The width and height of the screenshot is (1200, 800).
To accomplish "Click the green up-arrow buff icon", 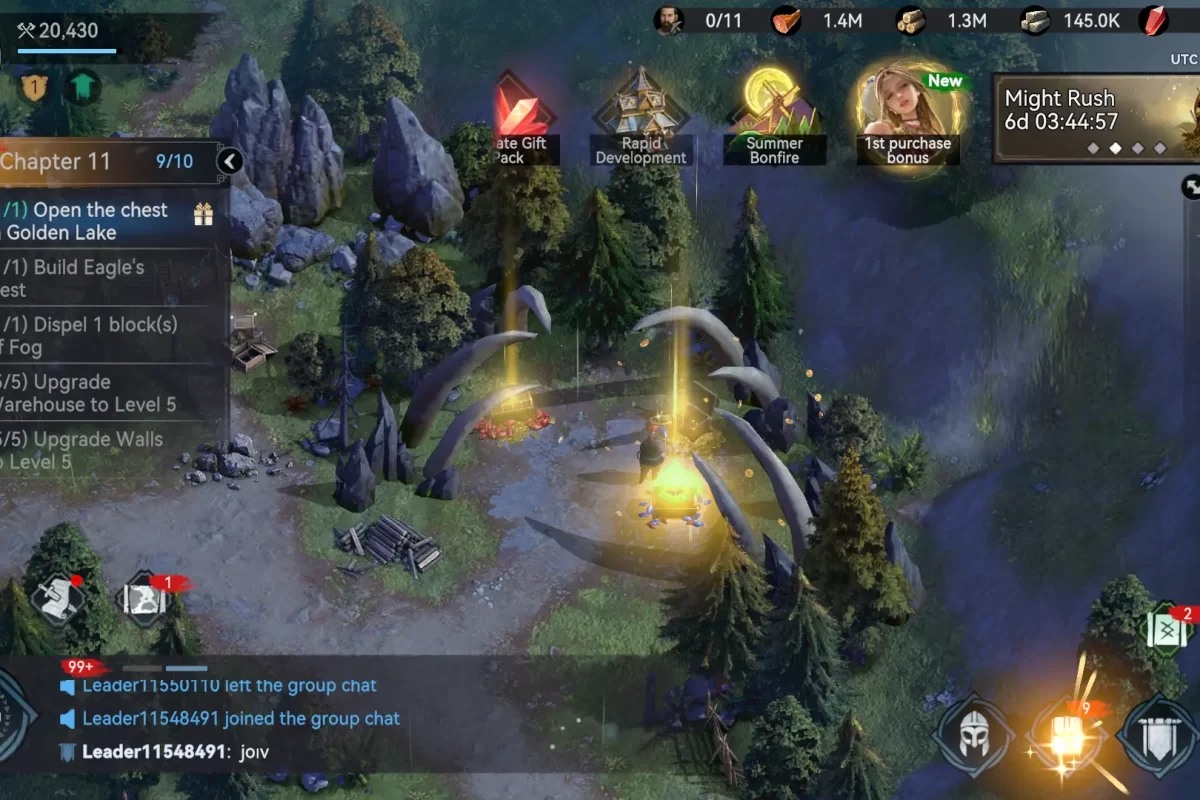I will coord(83,87).
